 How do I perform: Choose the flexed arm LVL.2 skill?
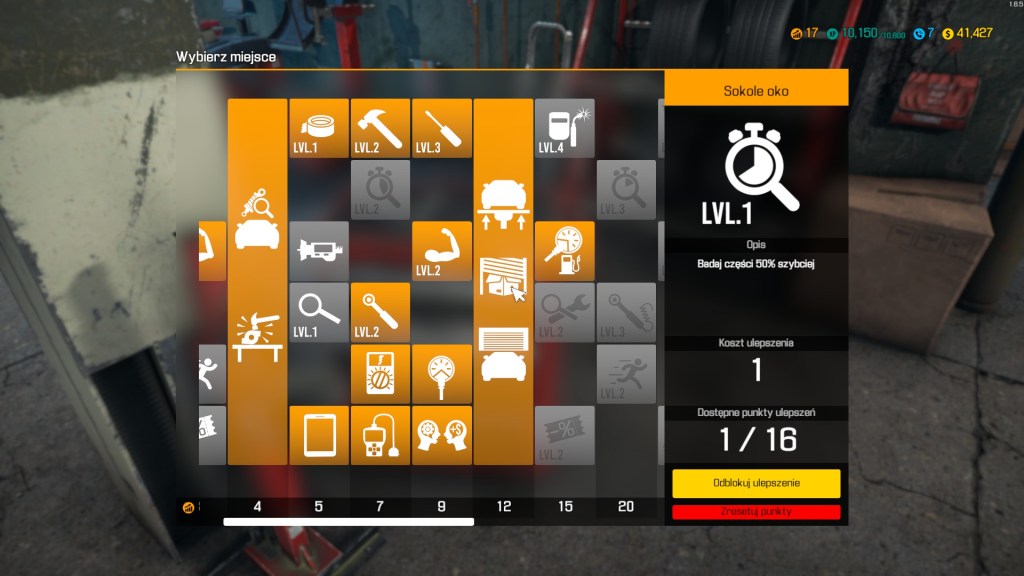(441, 251)
